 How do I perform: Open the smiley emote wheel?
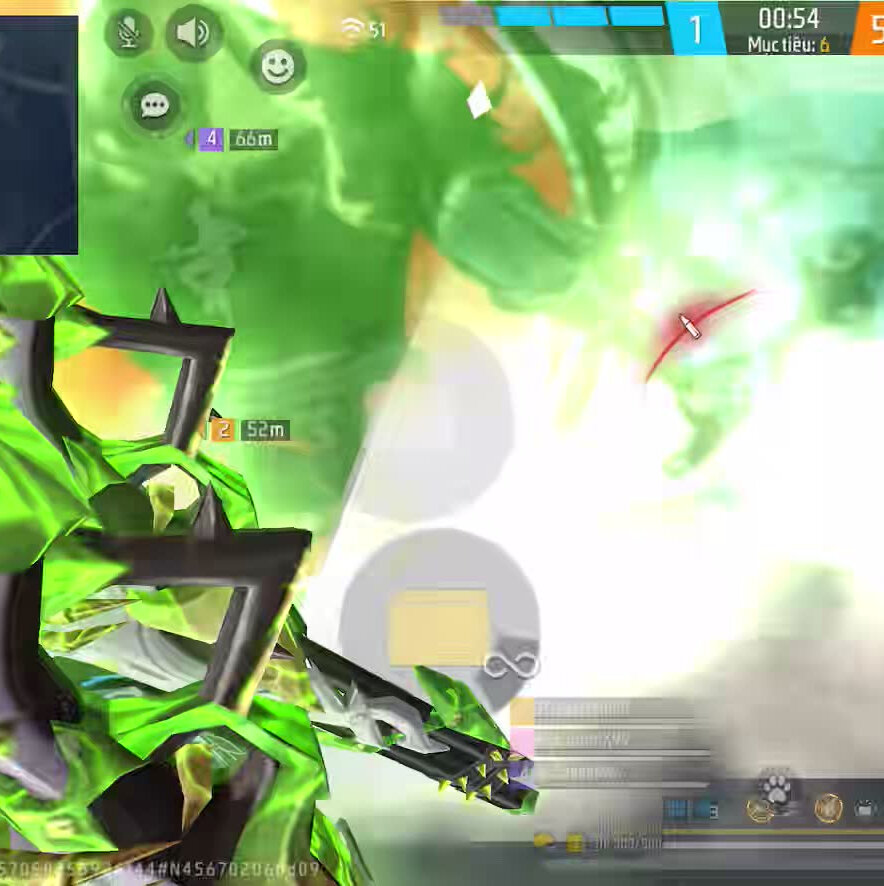278,66
